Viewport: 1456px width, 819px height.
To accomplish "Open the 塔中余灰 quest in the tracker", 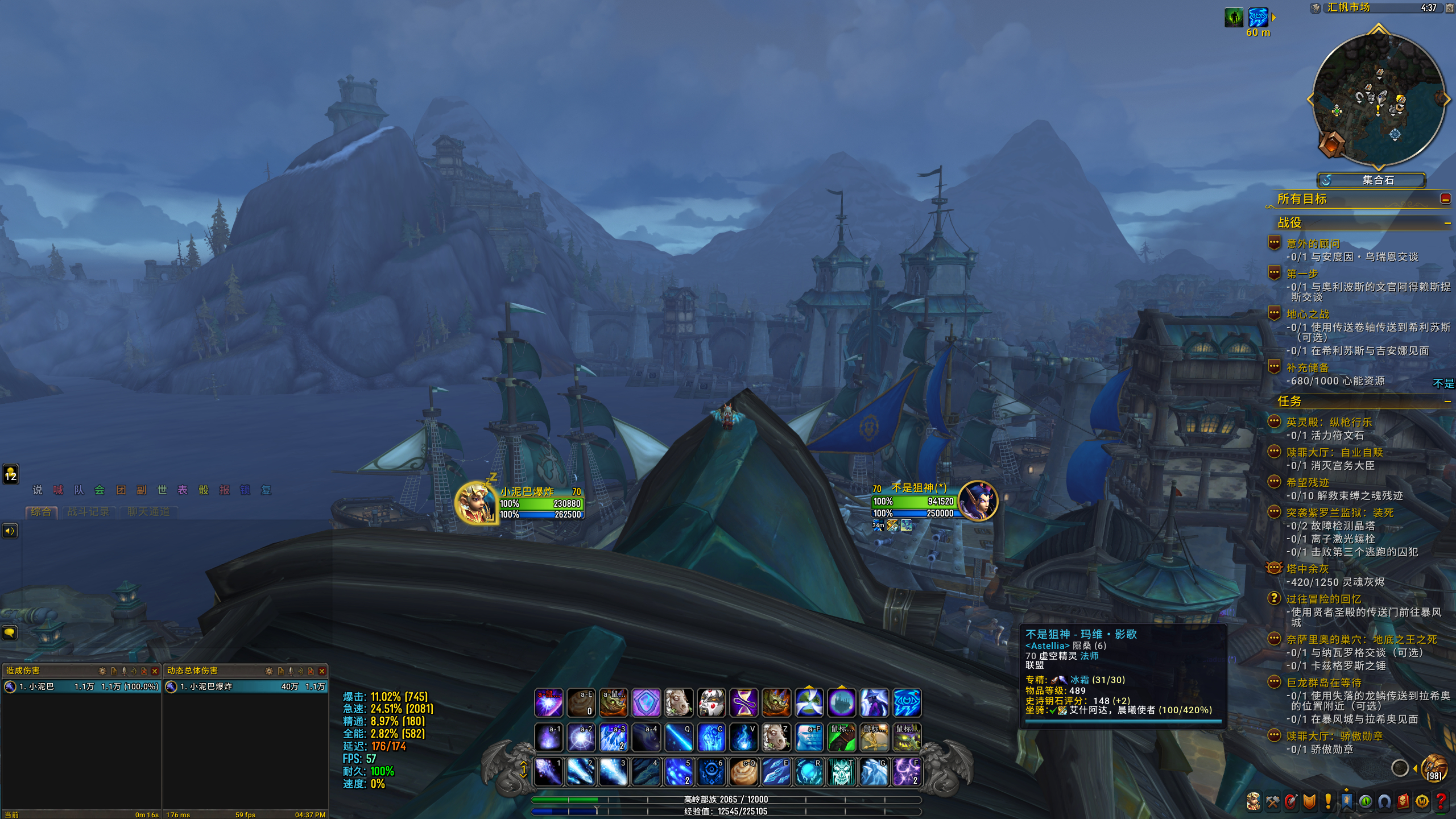I will click(x=1308, y=569).
